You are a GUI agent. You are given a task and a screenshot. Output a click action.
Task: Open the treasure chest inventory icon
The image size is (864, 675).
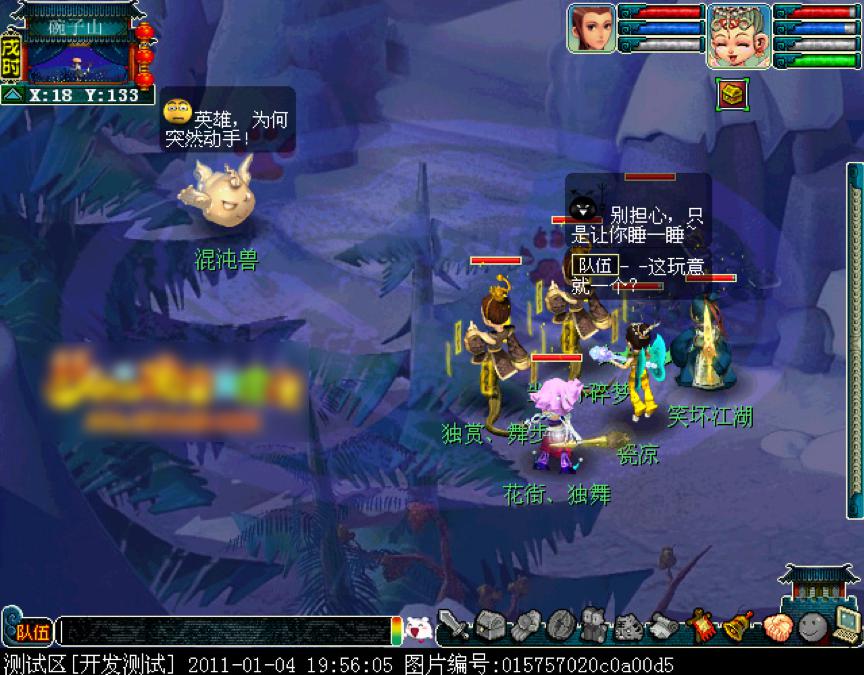click(x=489, y=626)
